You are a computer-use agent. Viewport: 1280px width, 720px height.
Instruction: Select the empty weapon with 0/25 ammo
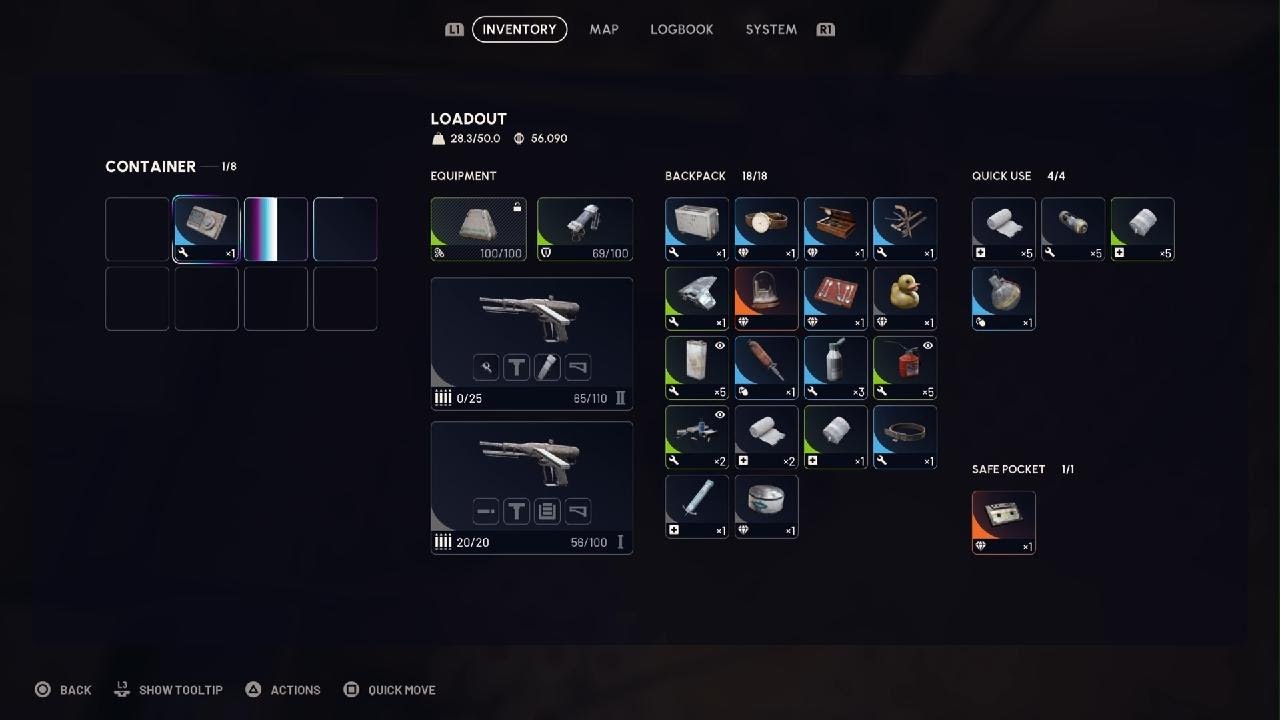click(x=532, y=343)
